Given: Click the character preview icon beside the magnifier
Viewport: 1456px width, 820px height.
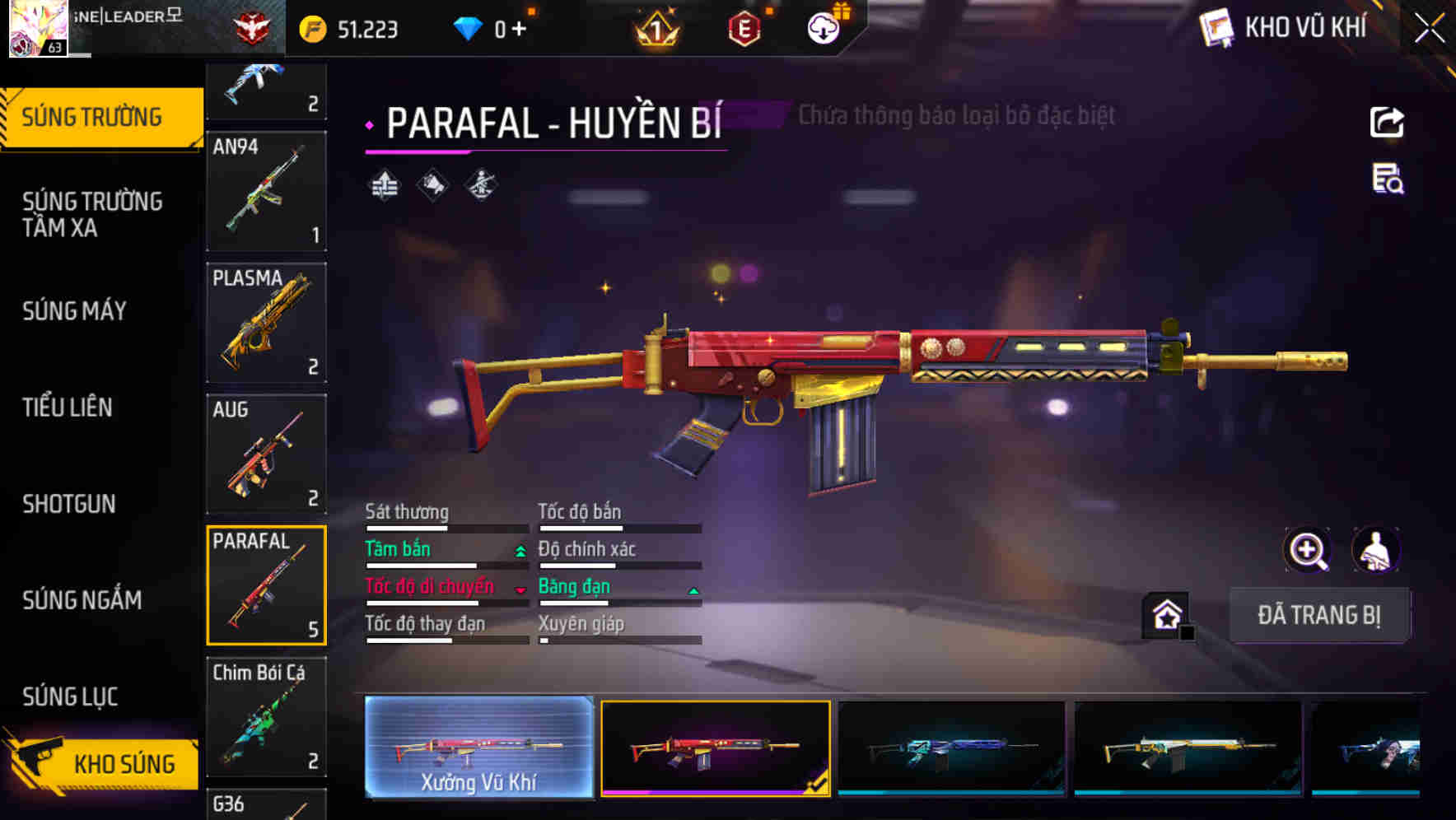Looking at the screenshot, I should point(1378,550).
